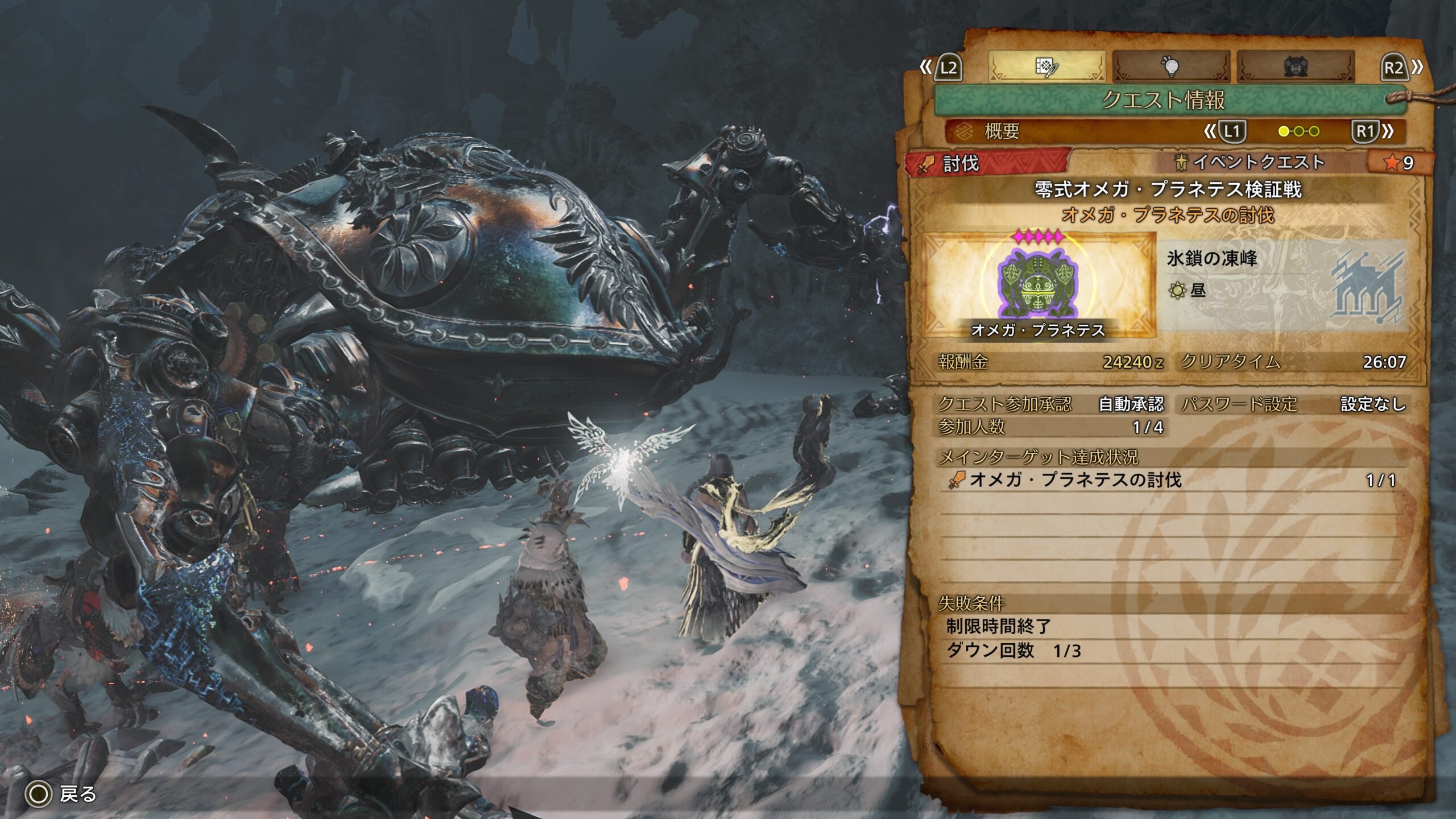
Task: Click the 概要 overview section header
Action: 1002,132
